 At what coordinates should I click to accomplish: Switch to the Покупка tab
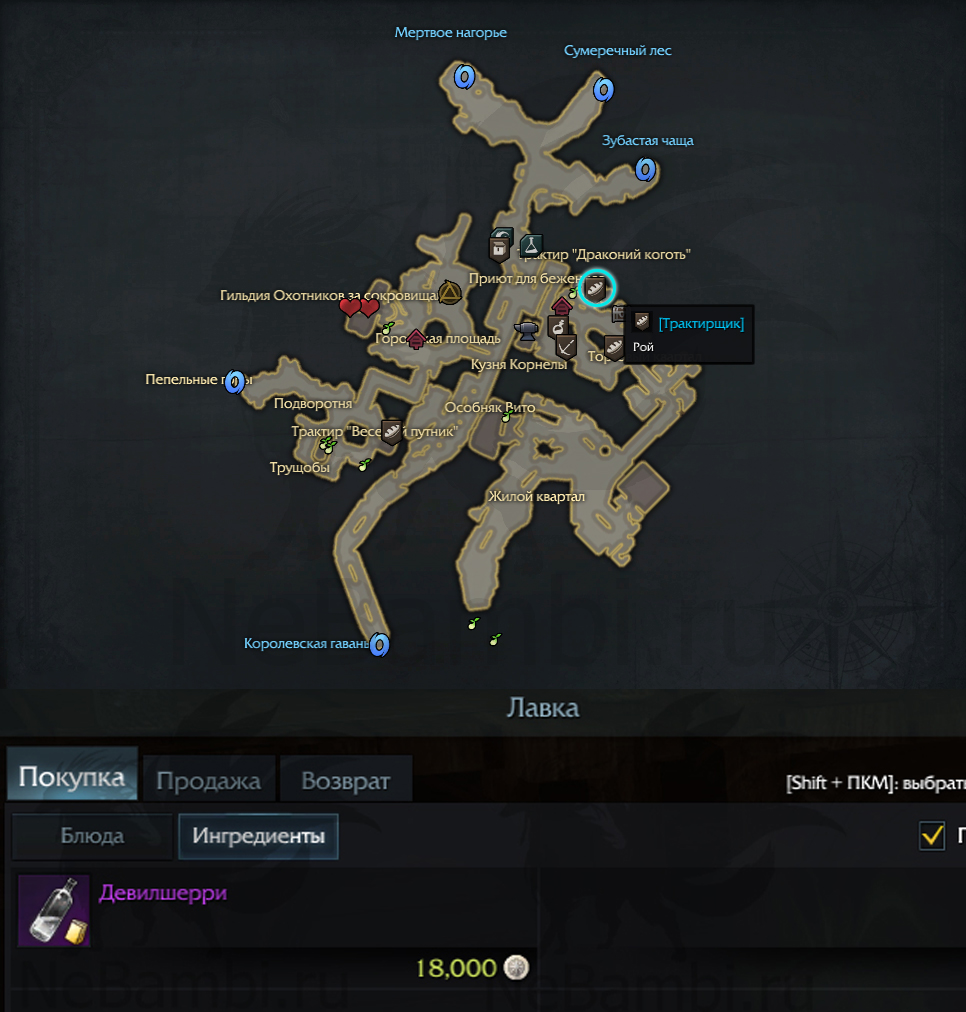[72, 778]
